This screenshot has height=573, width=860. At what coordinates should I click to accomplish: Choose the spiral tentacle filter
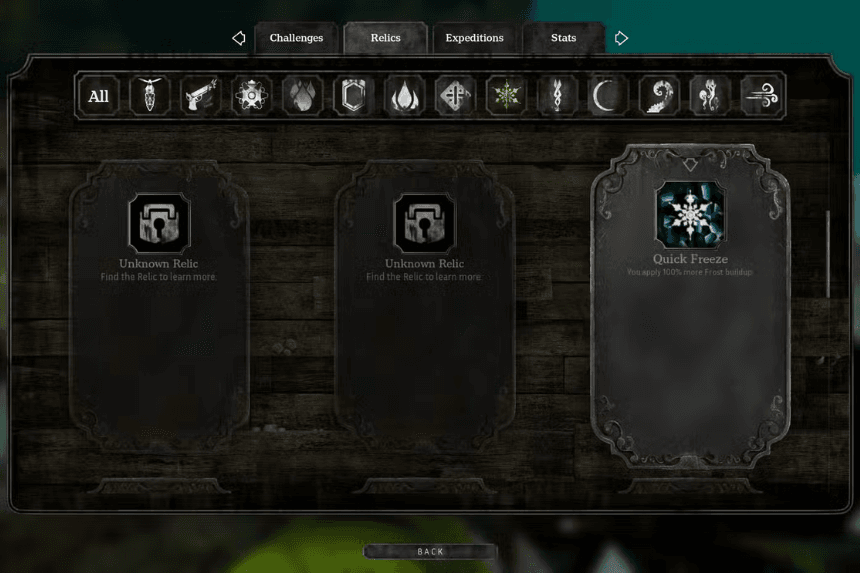click(x=658, y=96)
